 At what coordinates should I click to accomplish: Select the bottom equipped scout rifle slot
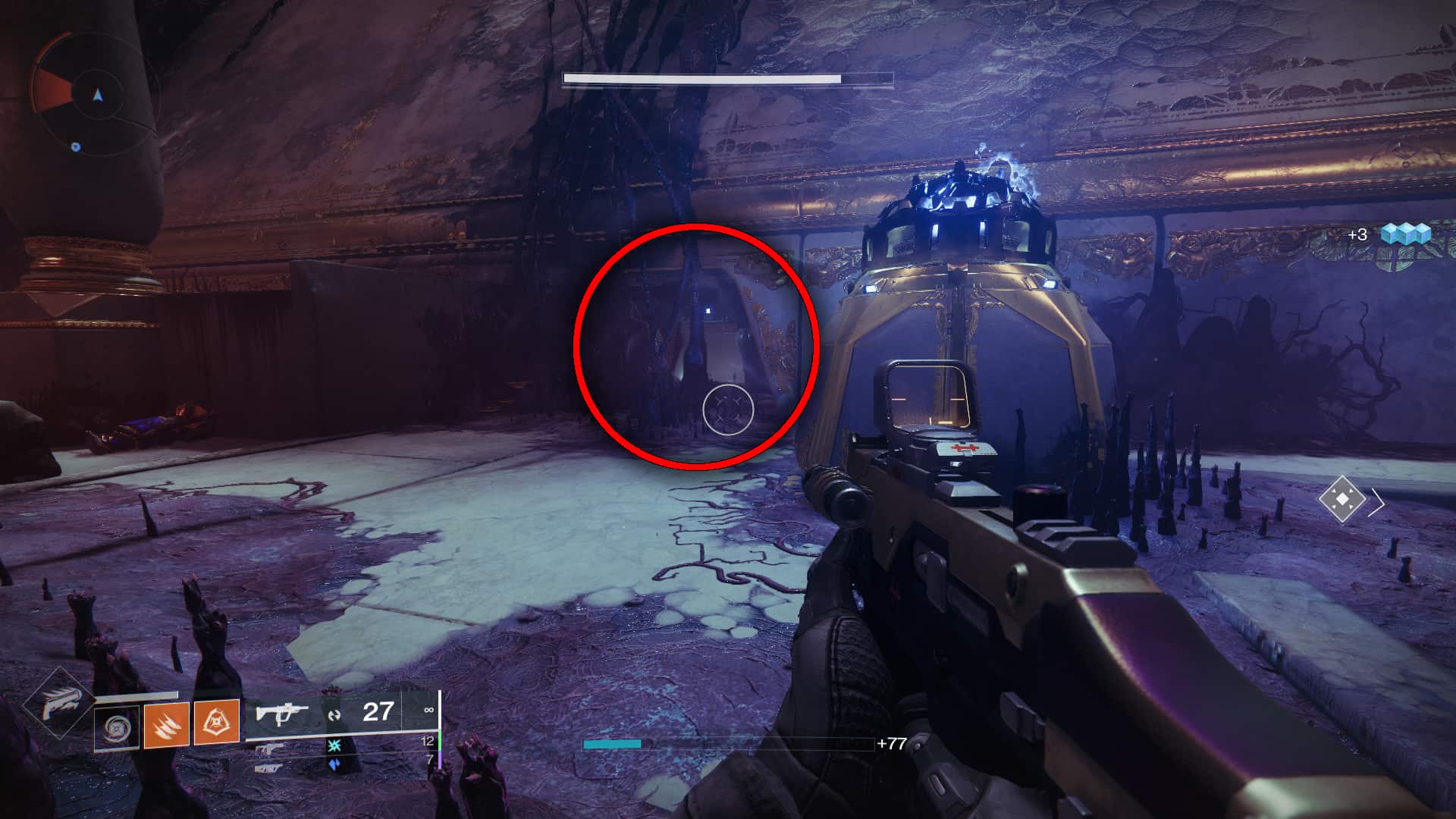click(x=268, y=768)
